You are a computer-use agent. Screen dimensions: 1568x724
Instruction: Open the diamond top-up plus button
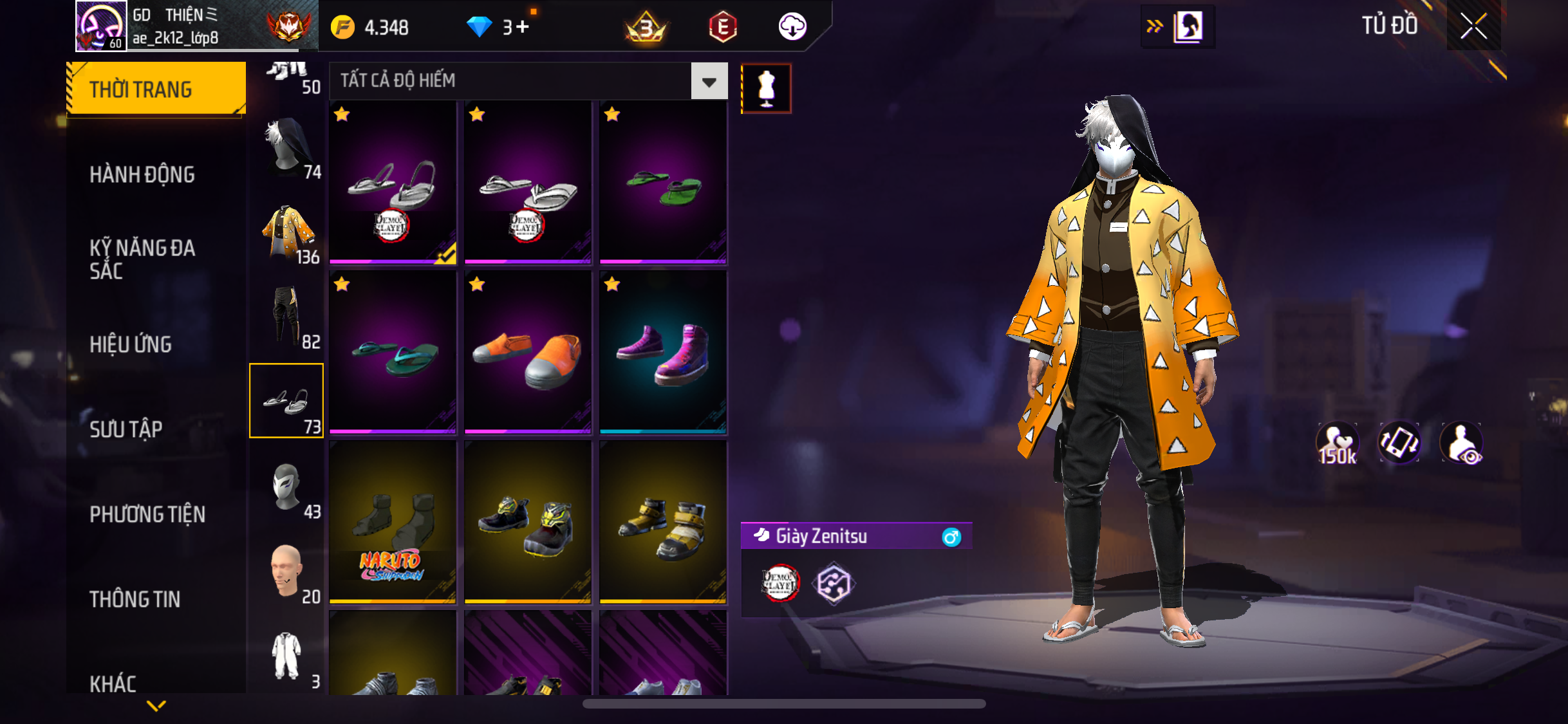click(x=523, y=27)
